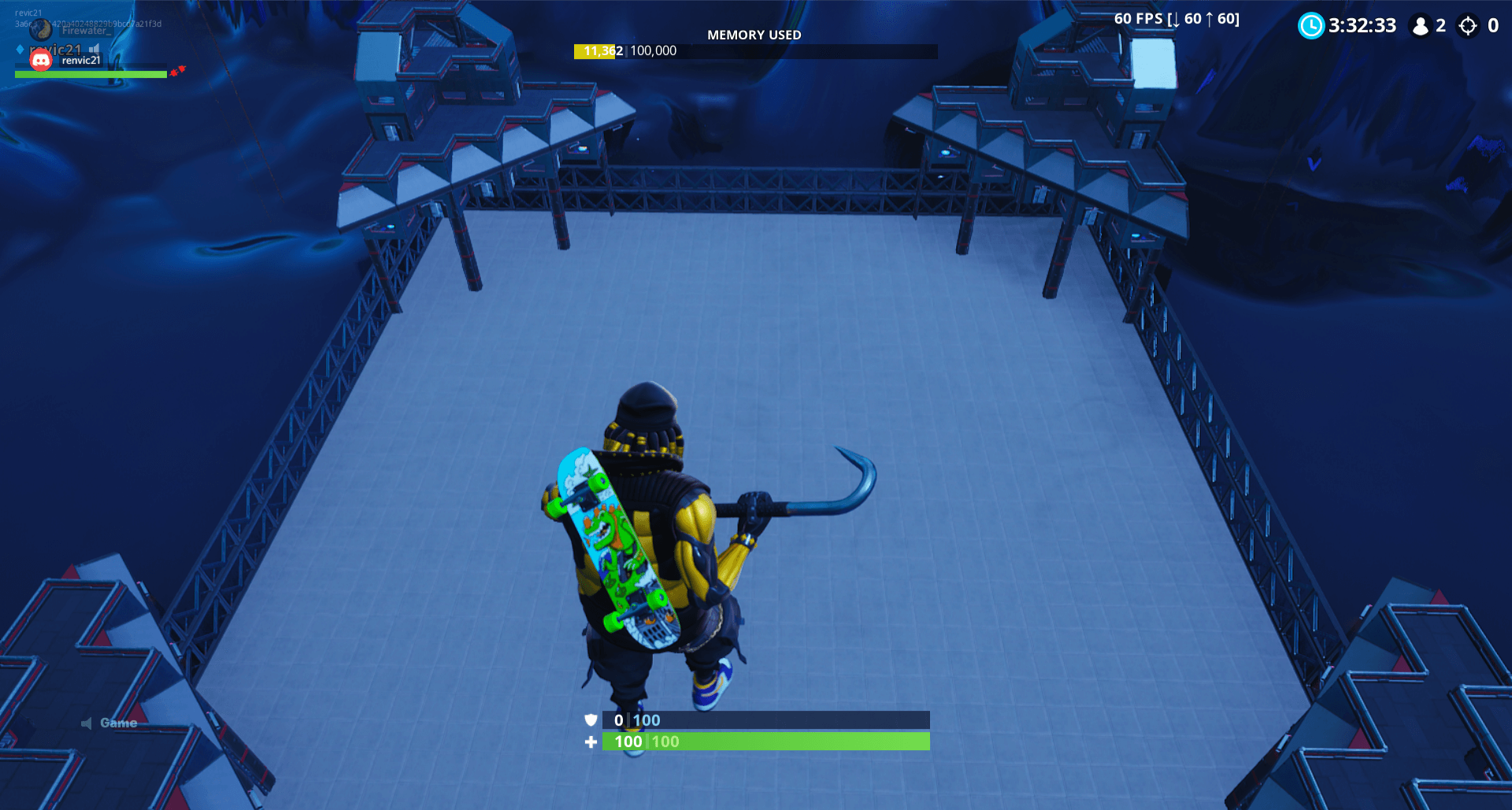Screen dimensions: 1512x810
Task: Click the speaker icon next to revic21
Action: 94,50
